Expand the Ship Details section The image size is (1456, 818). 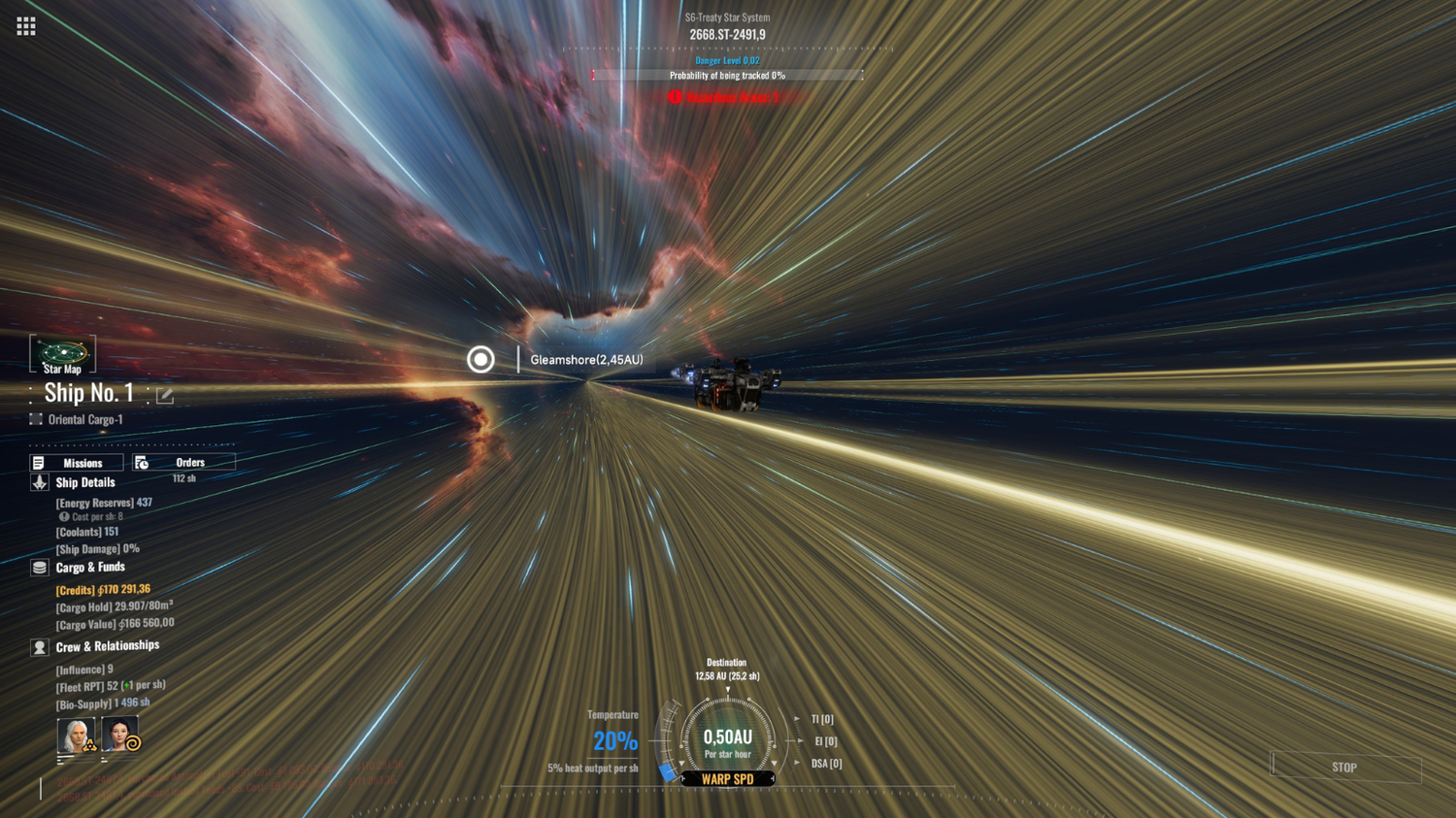tap(84, 482)
